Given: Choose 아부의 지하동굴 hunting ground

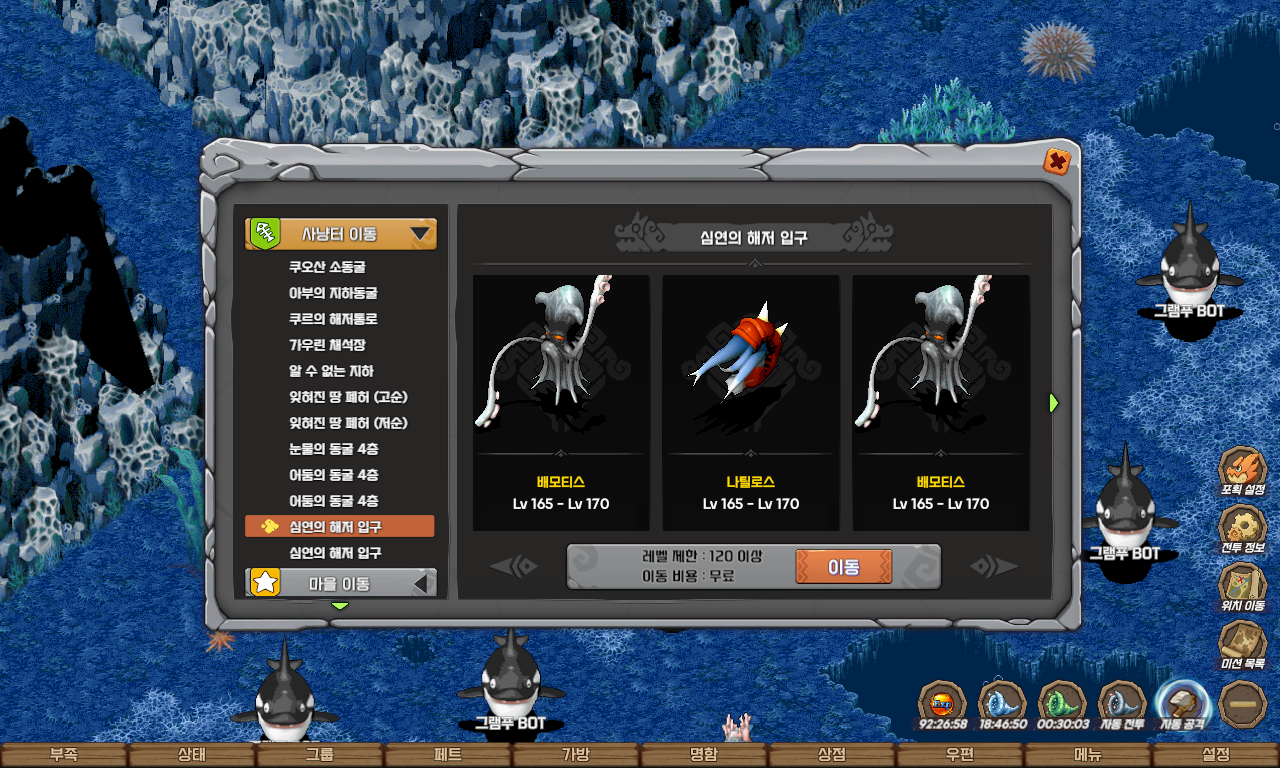Looking at the screenshot, I should tap(333, 293).
